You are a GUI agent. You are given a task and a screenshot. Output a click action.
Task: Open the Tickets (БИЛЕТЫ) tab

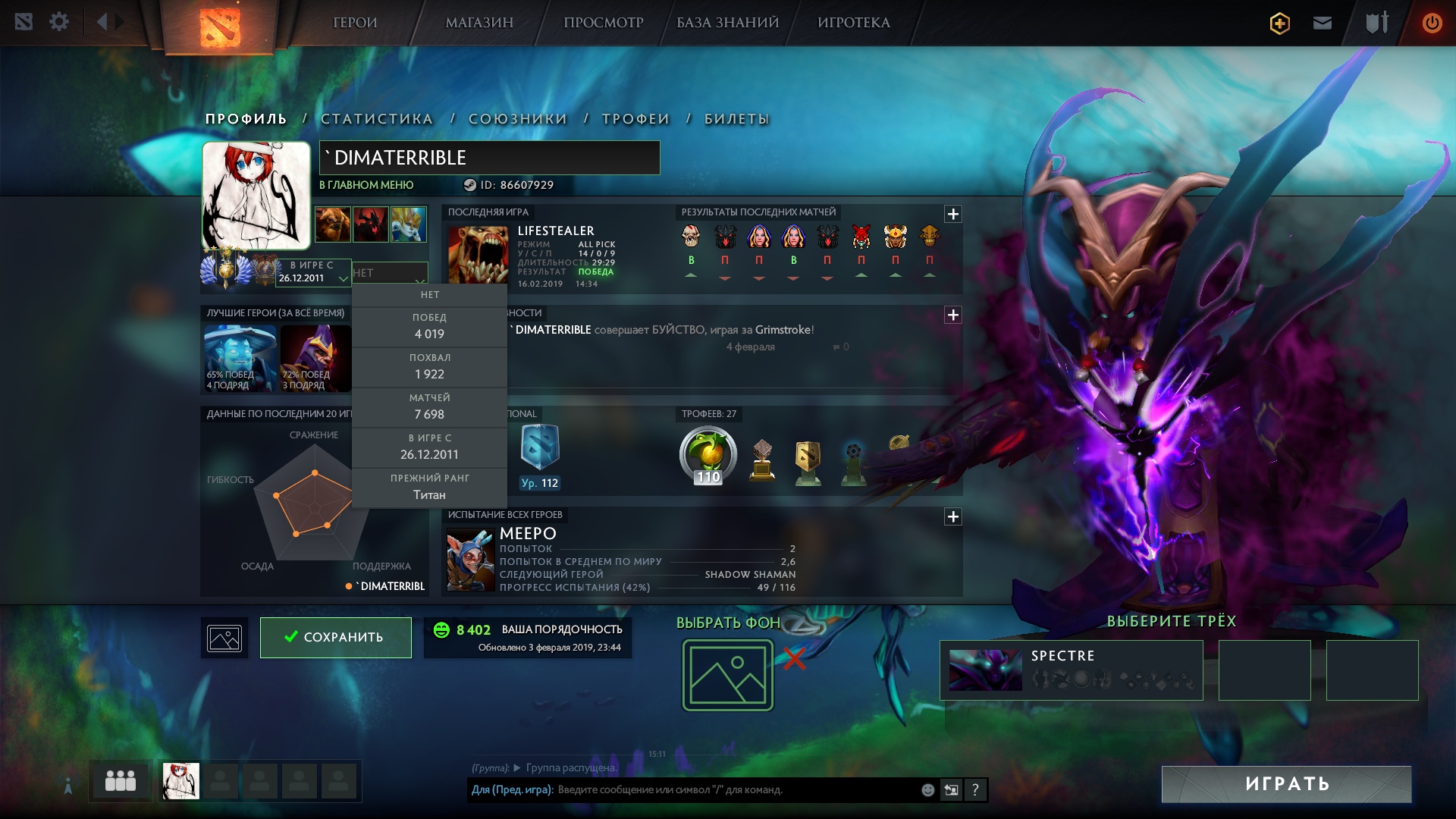tap(736, 119)
